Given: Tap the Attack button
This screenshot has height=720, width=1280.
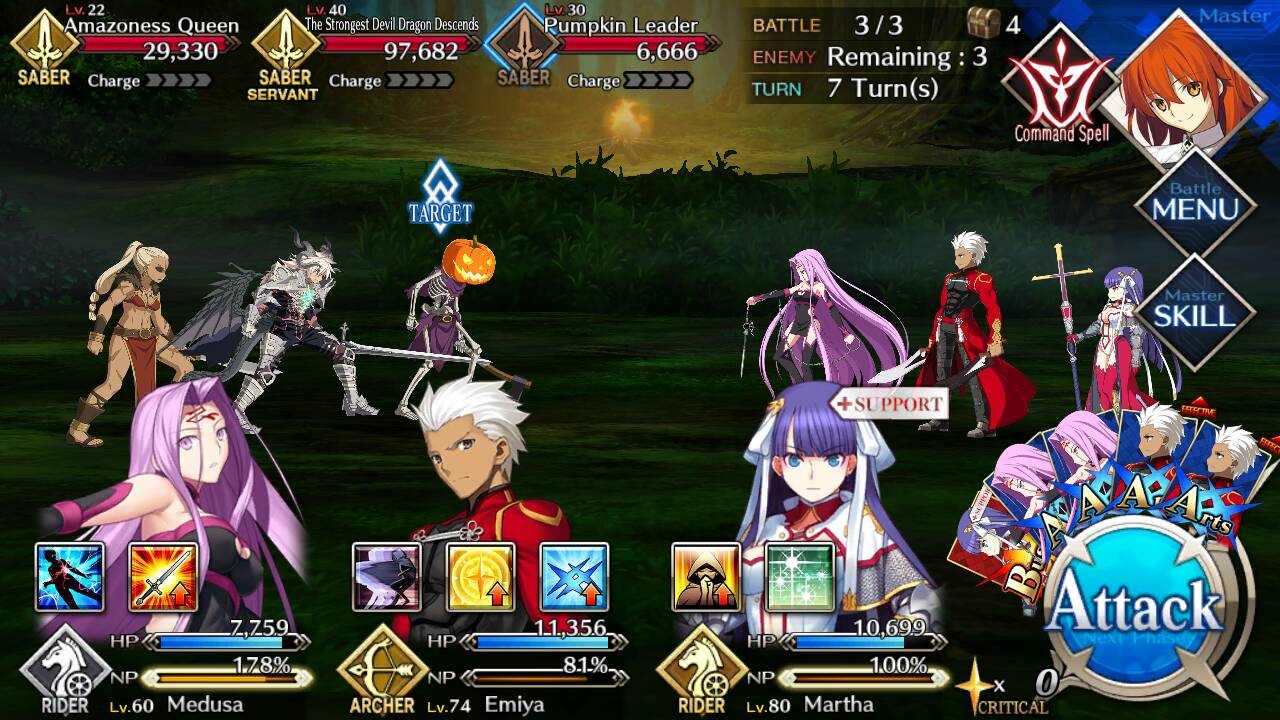Looking at the screenshot, I should click(1137, 608).
